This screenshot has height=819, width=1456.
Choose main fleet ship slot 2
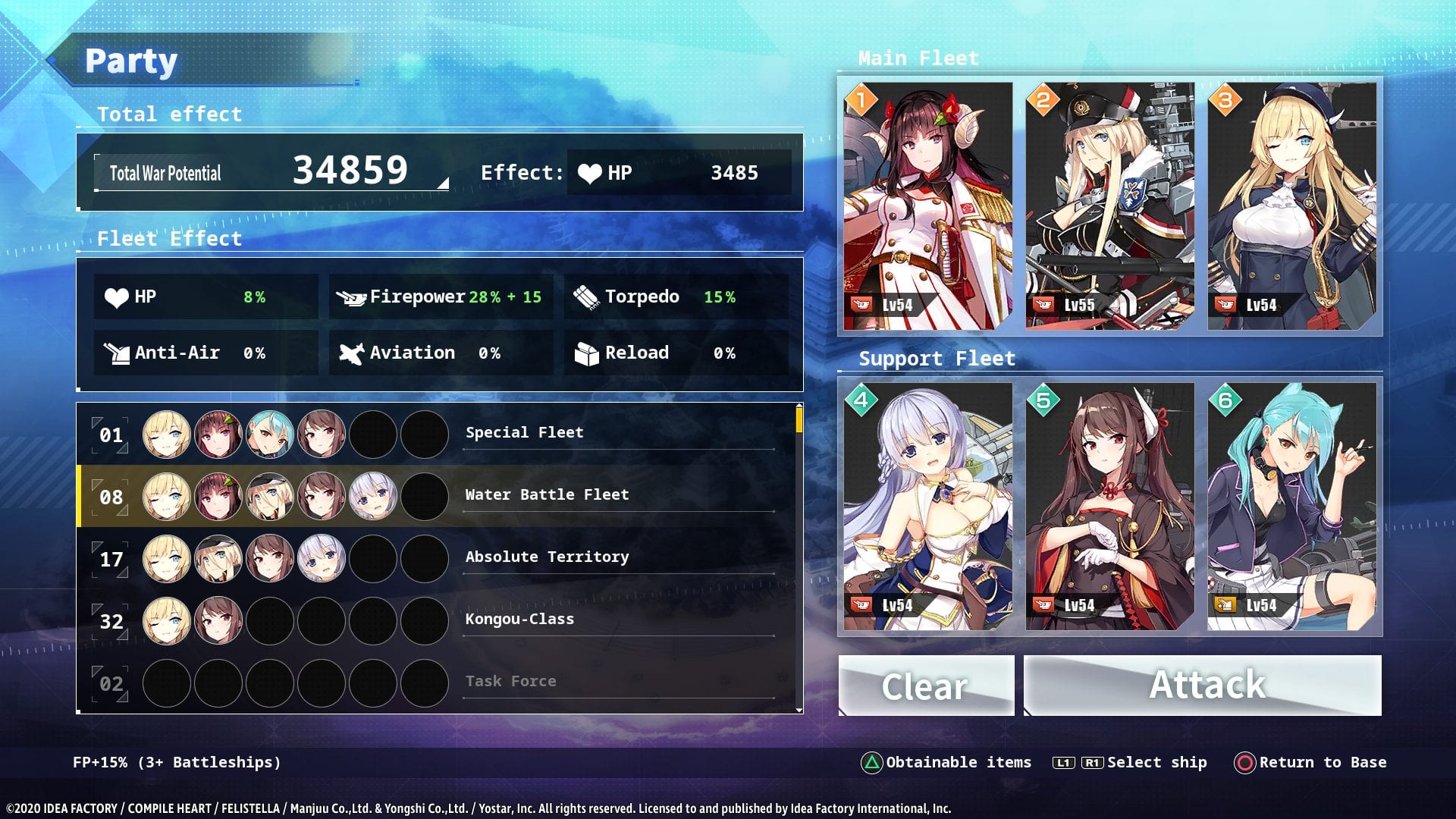tap(1109, 206)
